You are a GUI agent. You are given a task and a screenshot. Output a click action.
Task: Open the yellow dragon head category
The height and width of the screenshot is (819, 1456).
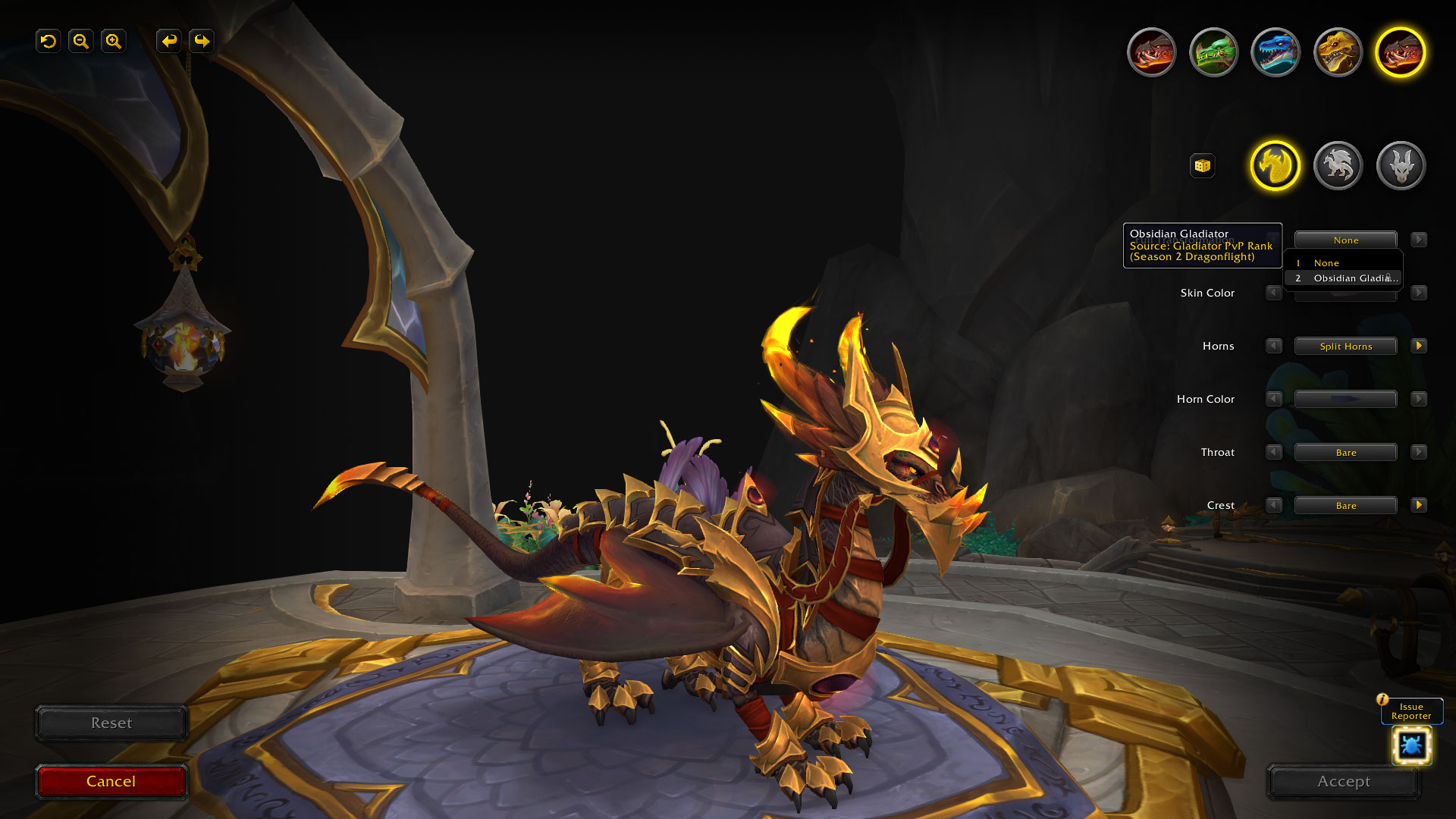click(x=1275, y=165)
